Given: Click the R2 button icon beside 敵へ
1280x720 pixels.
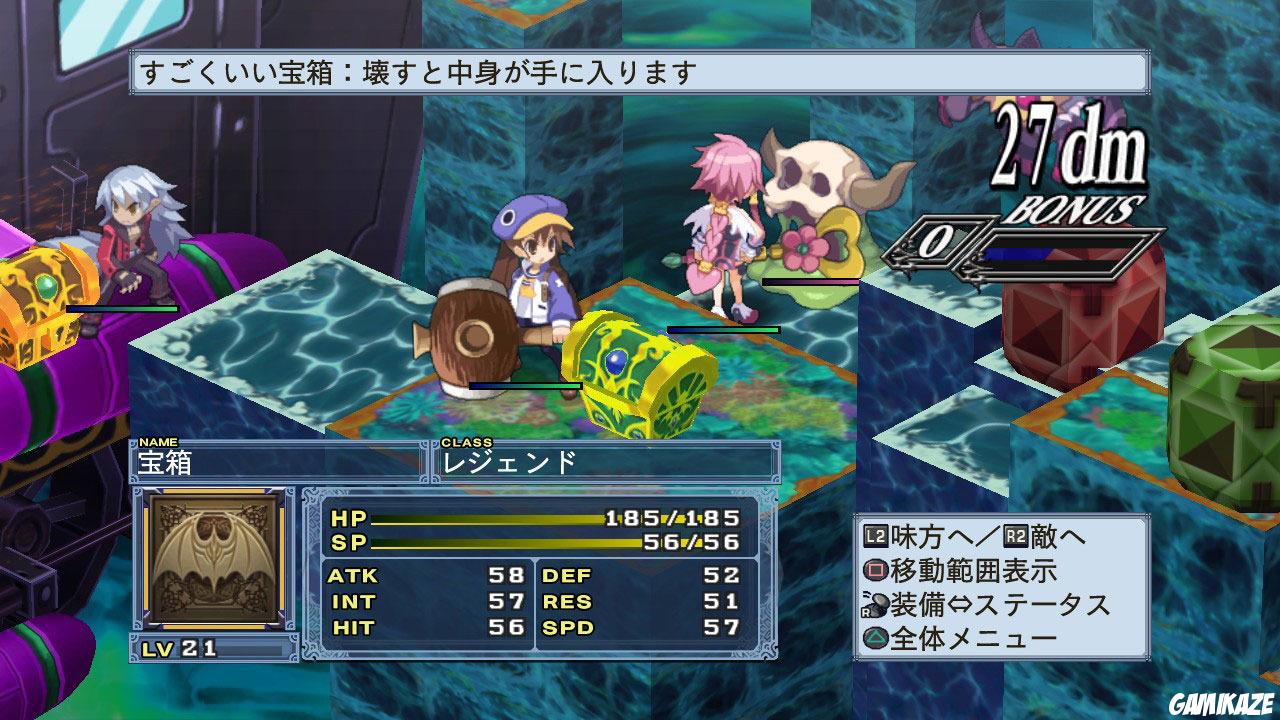Looking at the screenshot, I should click(x=1017, y=537).
